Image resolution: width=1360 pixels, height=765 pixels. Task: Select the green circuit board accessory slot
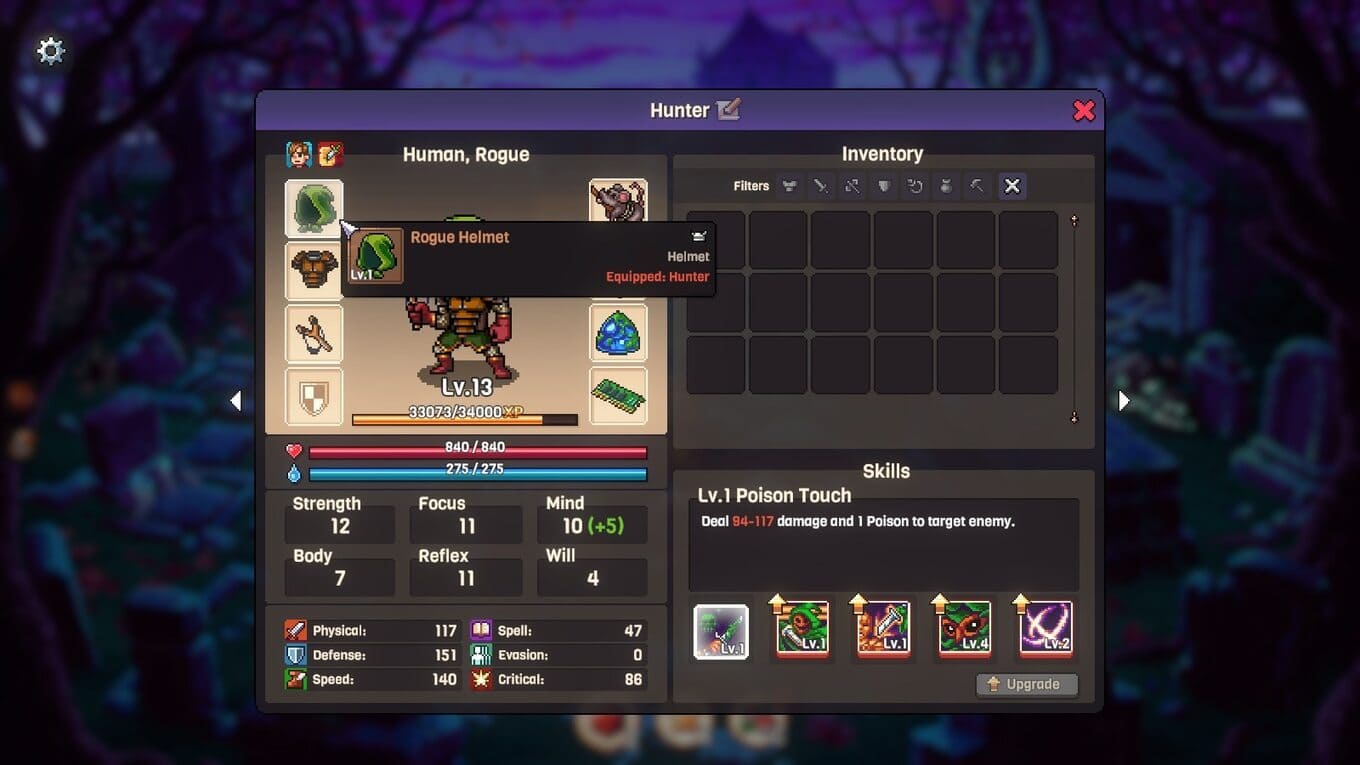pyautogui.click(x=618, y=396)
